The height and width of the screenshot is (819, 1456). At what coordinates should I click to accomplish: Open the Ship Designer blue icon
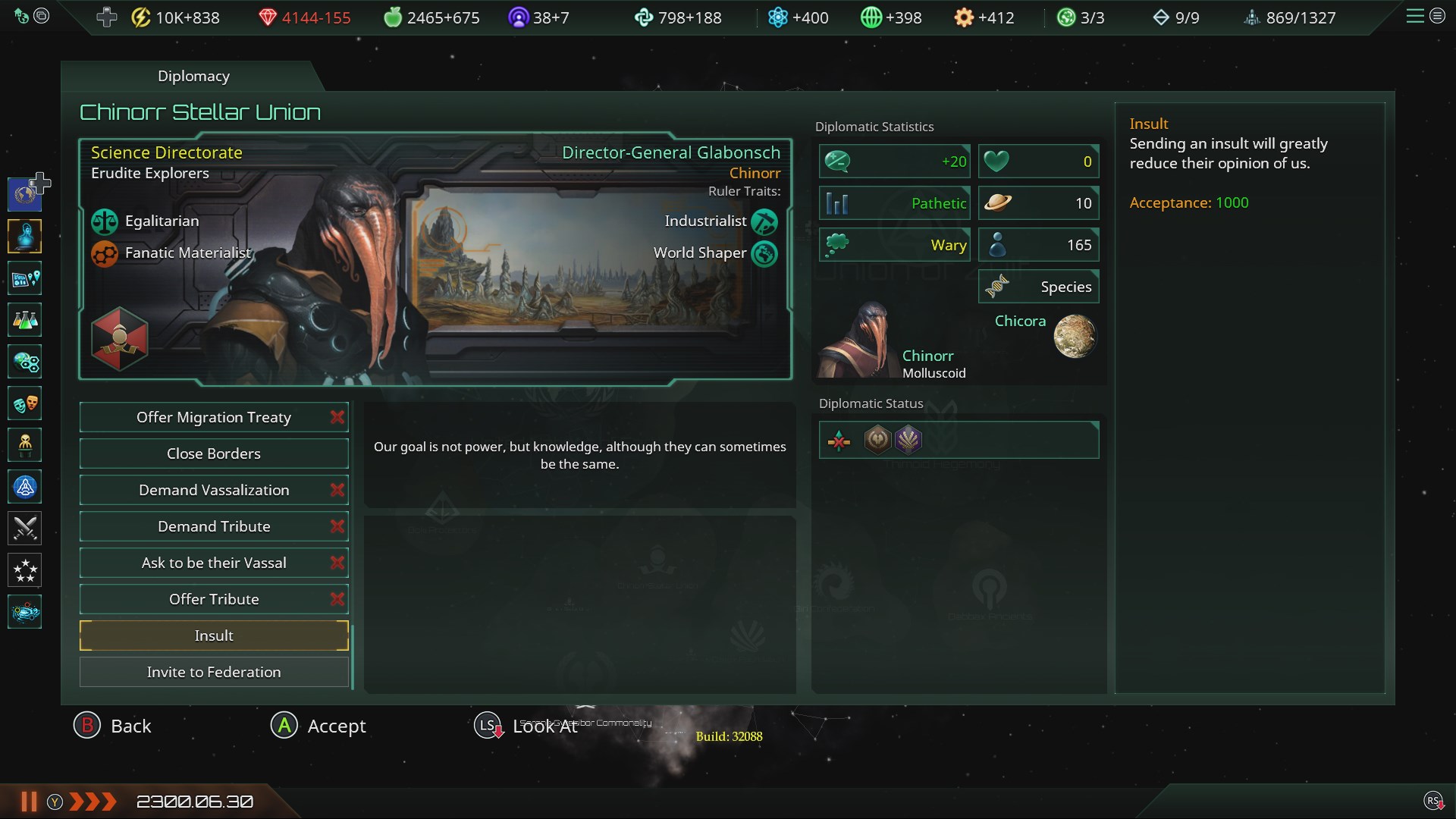point(24,487)
